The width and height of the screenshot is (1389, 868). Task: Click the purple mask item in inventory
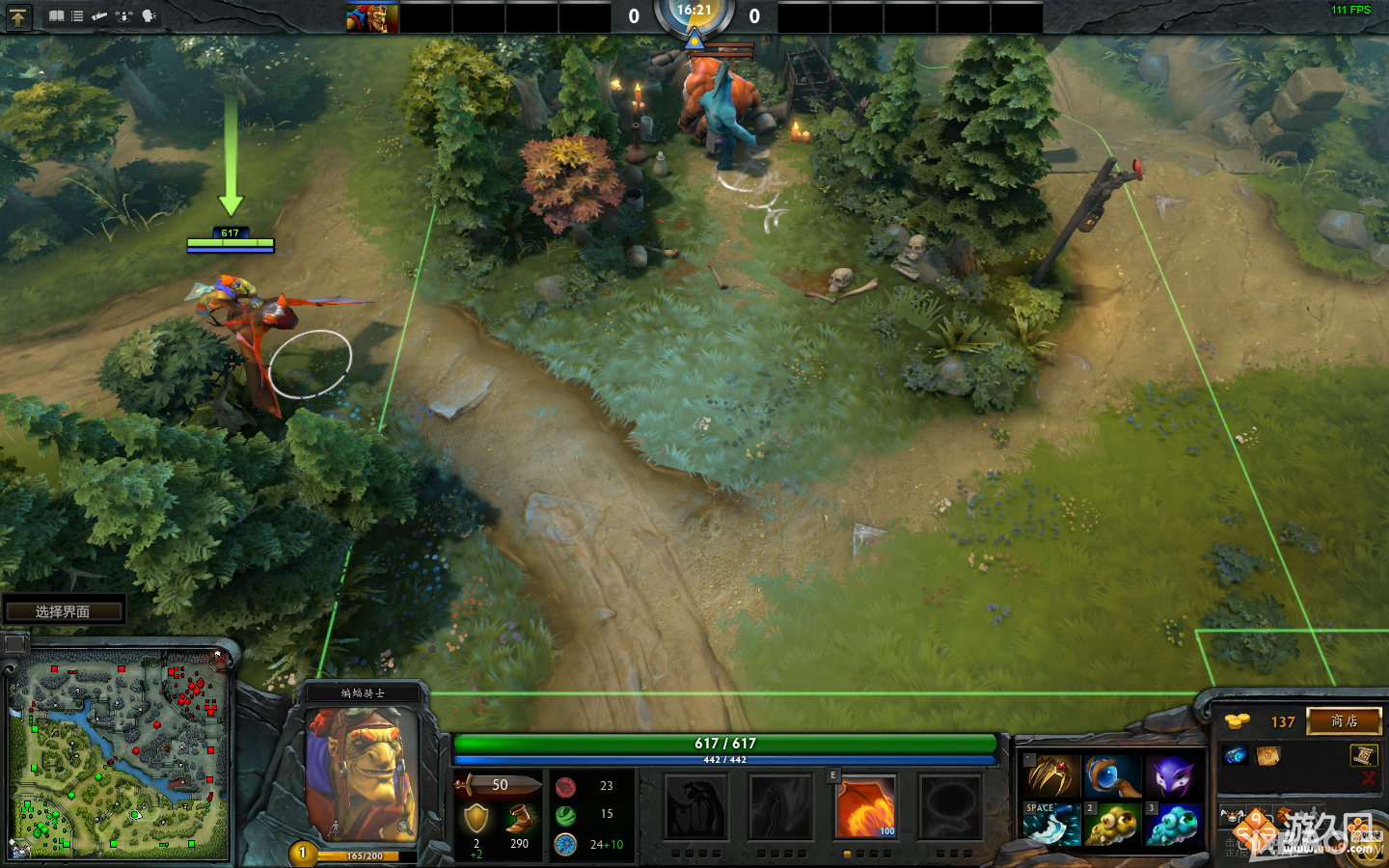[1171, 773]
